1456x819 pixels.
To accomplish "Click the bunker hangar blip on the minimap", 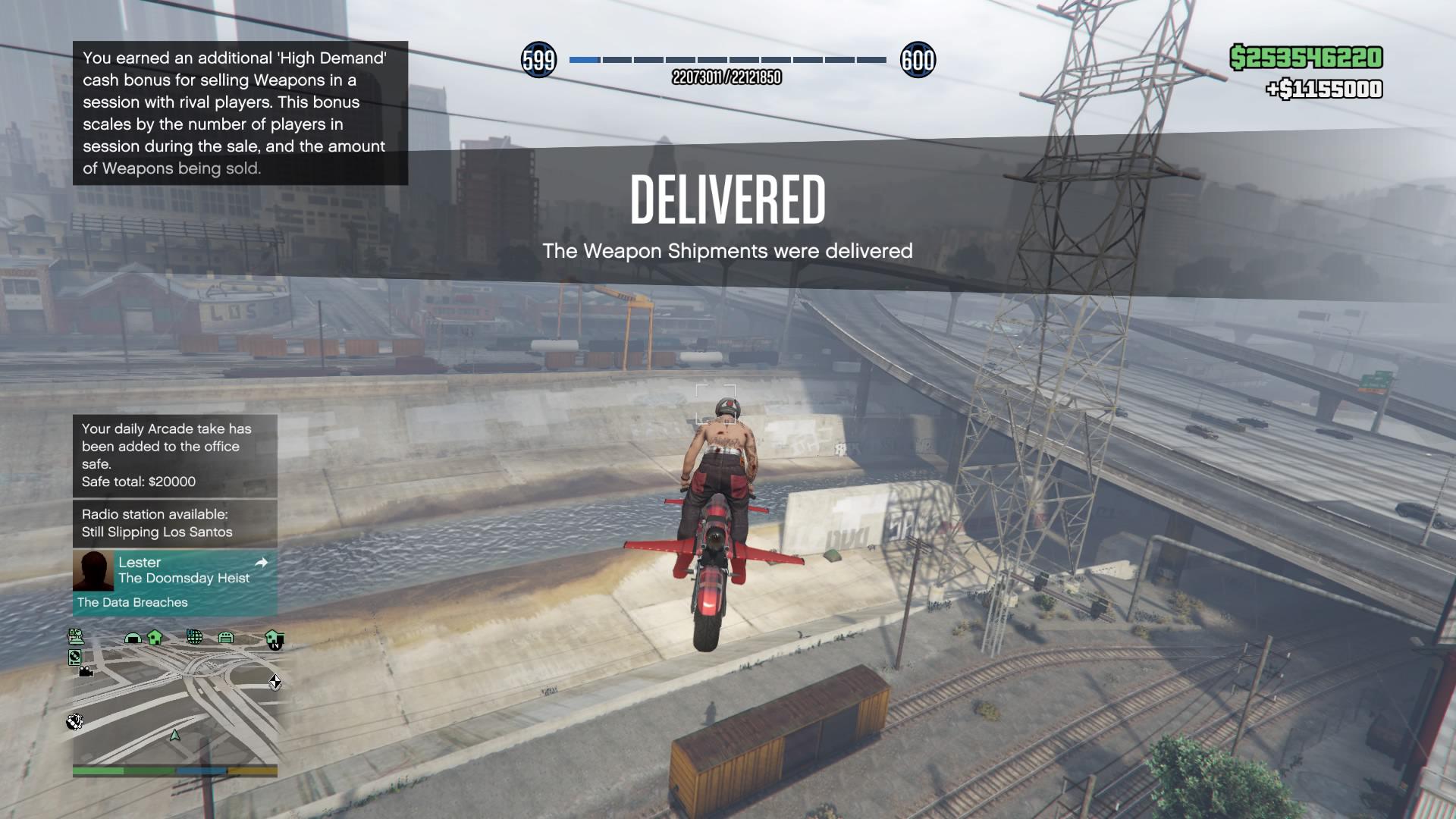I will (132, 638).
